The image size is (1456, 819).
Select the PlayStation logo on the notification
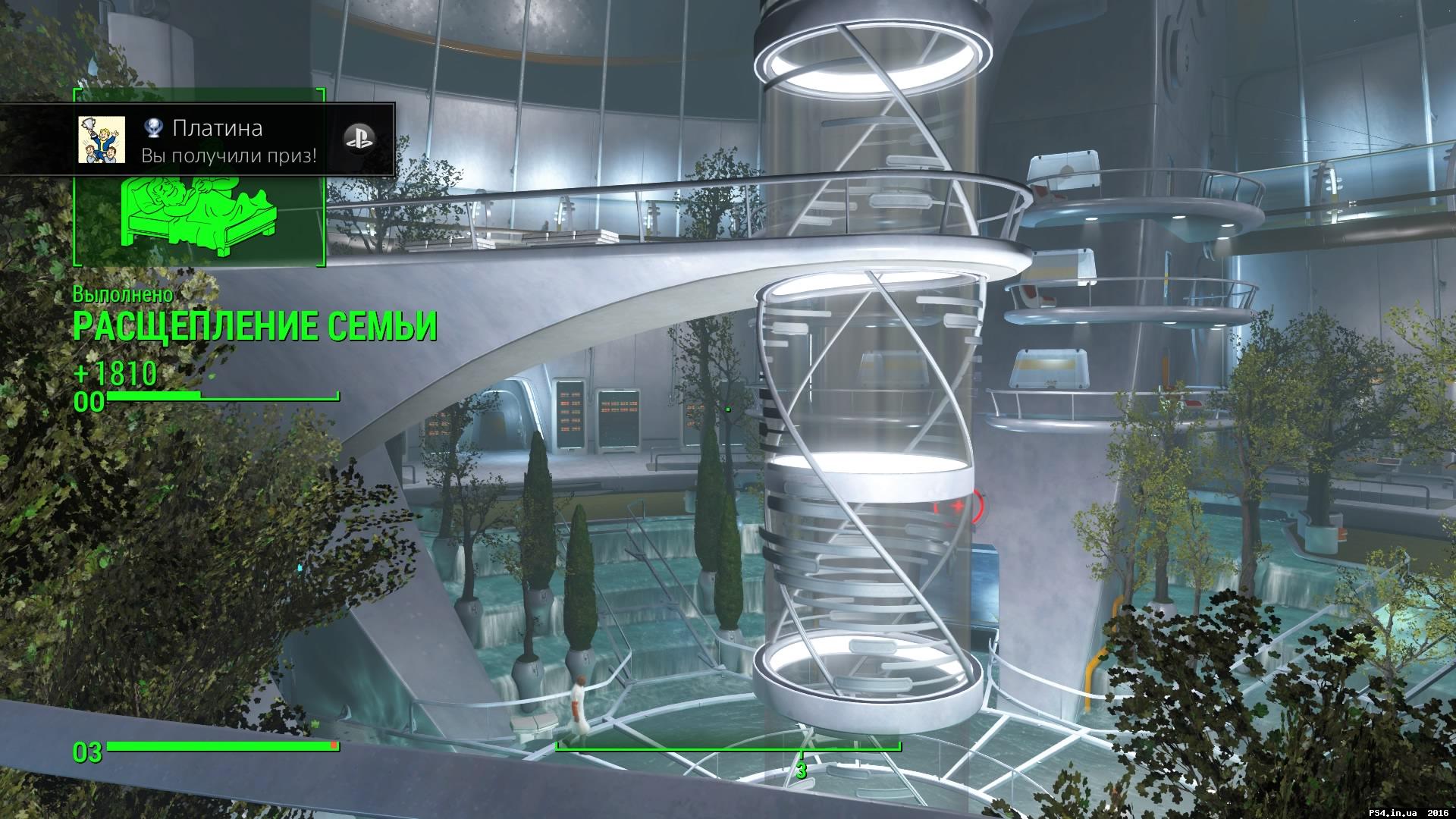pyautogui.click(x=359, y=136)
